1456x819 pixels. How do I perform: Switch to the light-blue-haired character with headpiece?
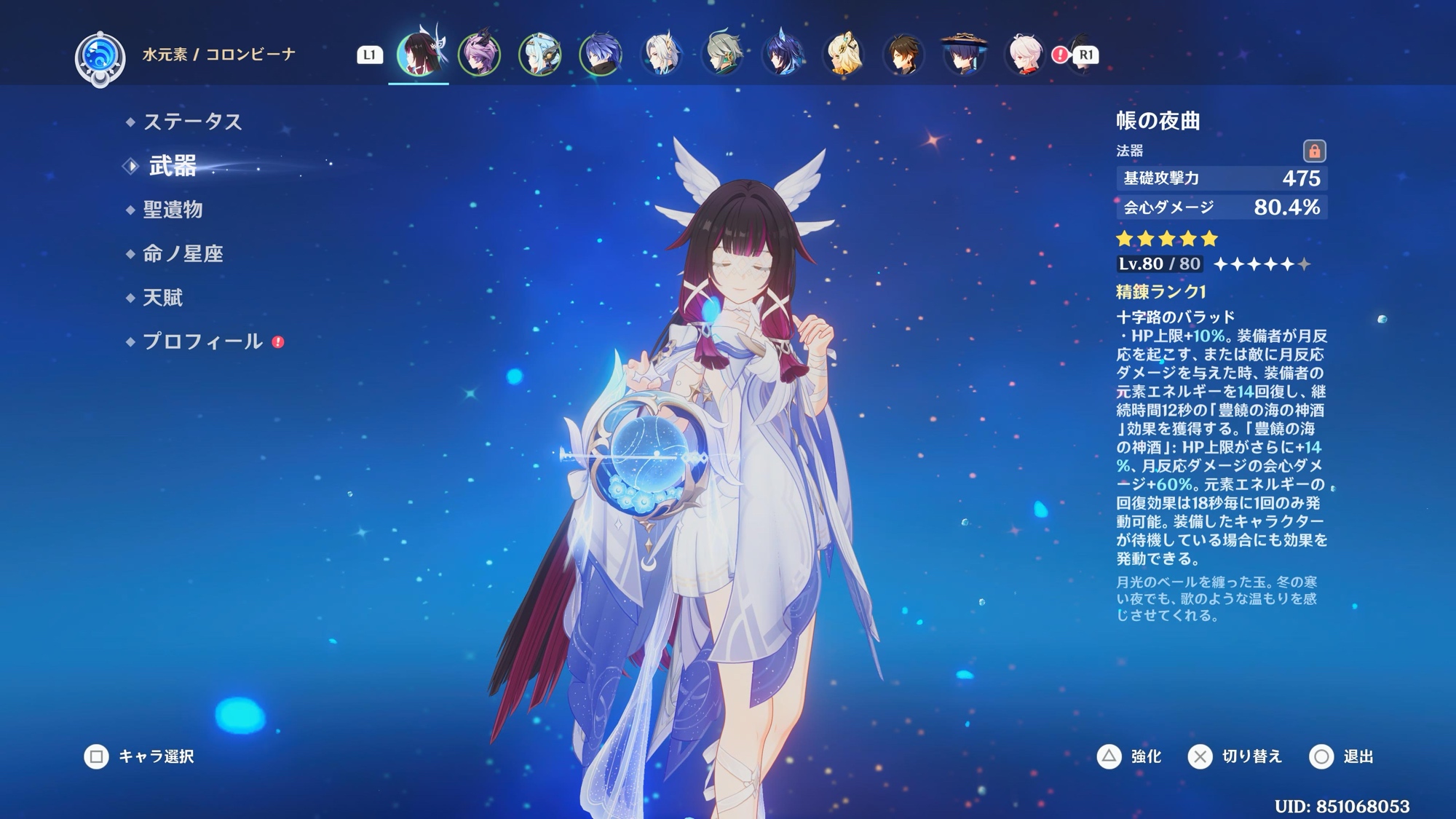(x=539, y=55)
